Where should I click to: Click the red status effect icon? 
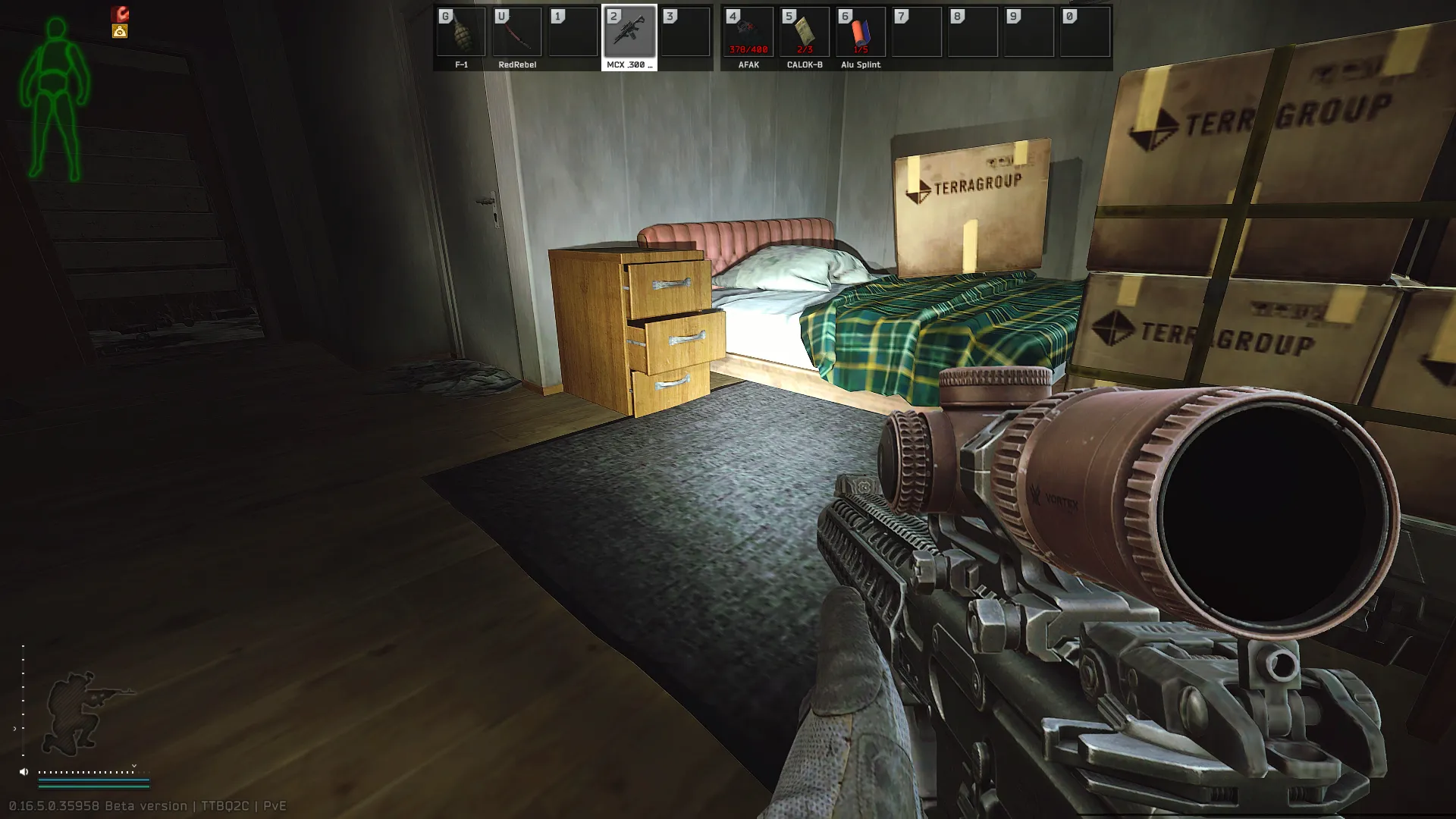click(121, 14)
